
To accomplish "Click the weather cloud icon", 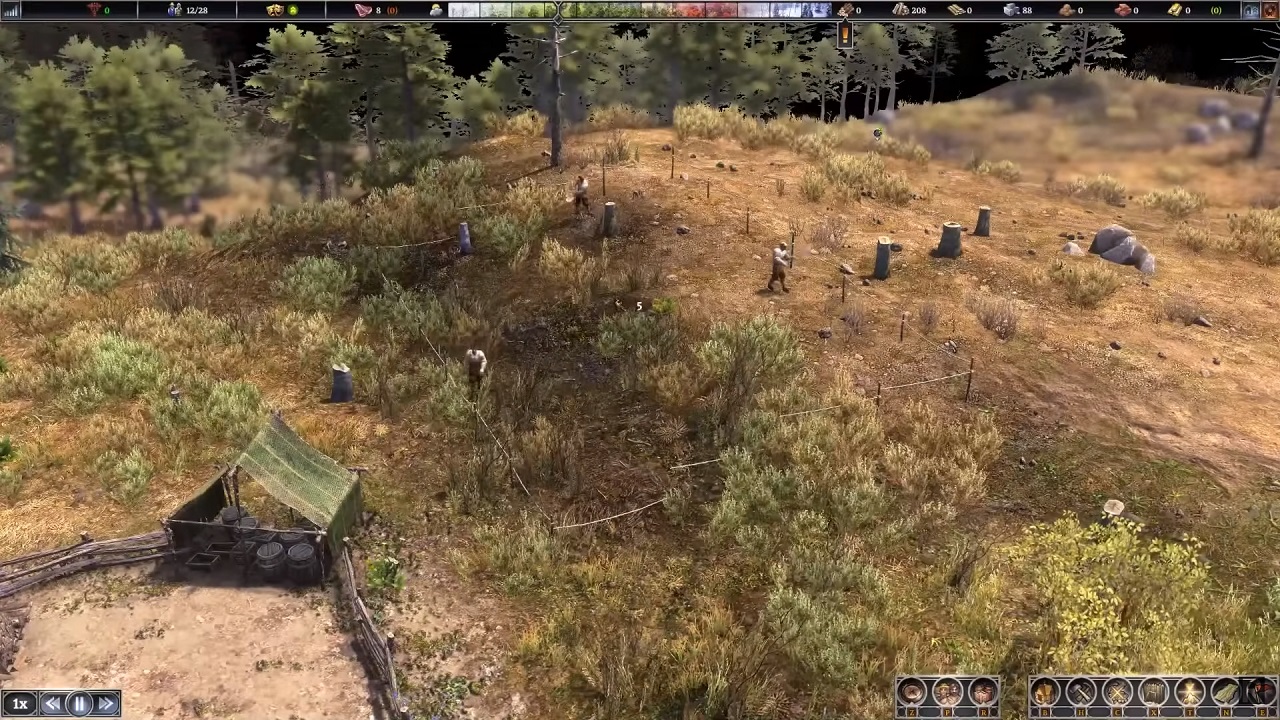I will coord(437,10).
